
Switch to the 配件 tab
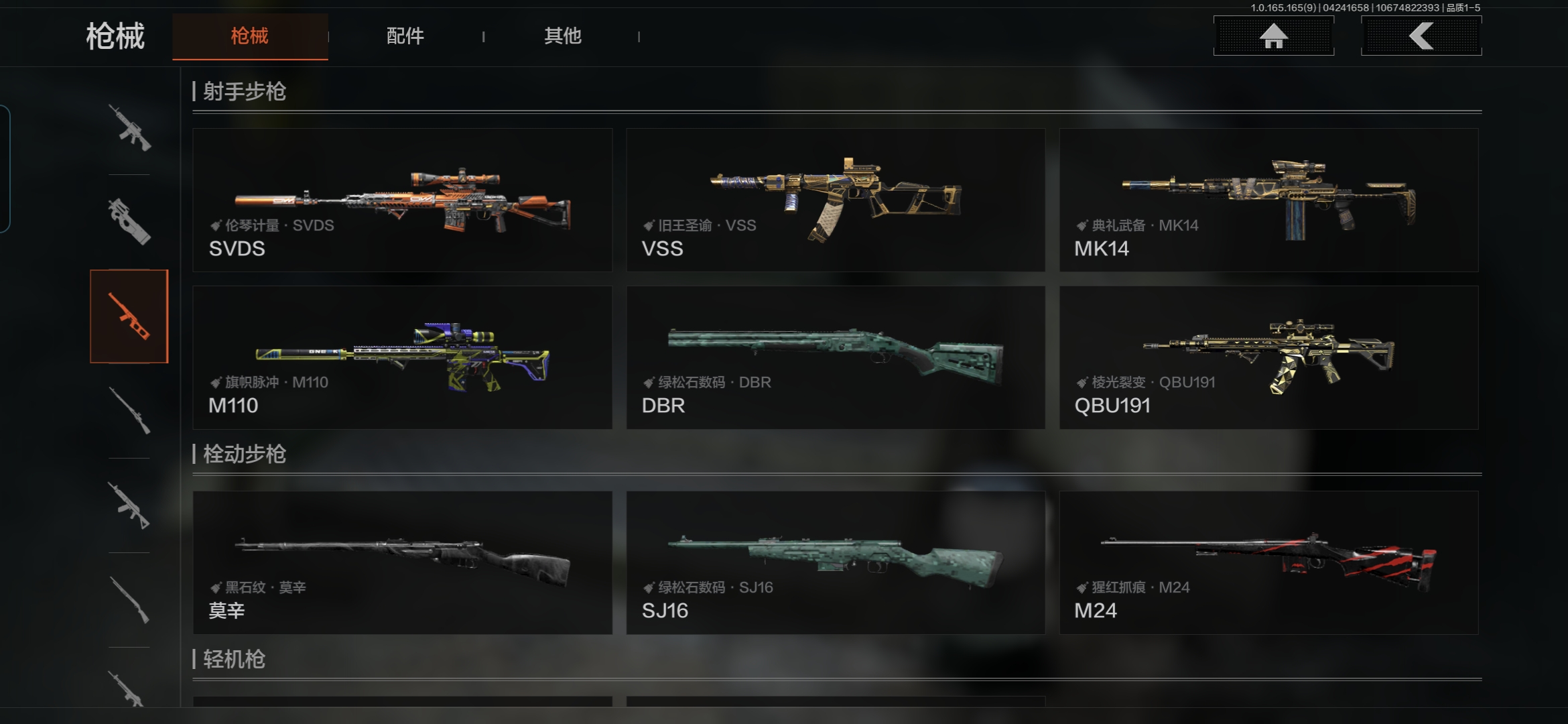[405, 36]
